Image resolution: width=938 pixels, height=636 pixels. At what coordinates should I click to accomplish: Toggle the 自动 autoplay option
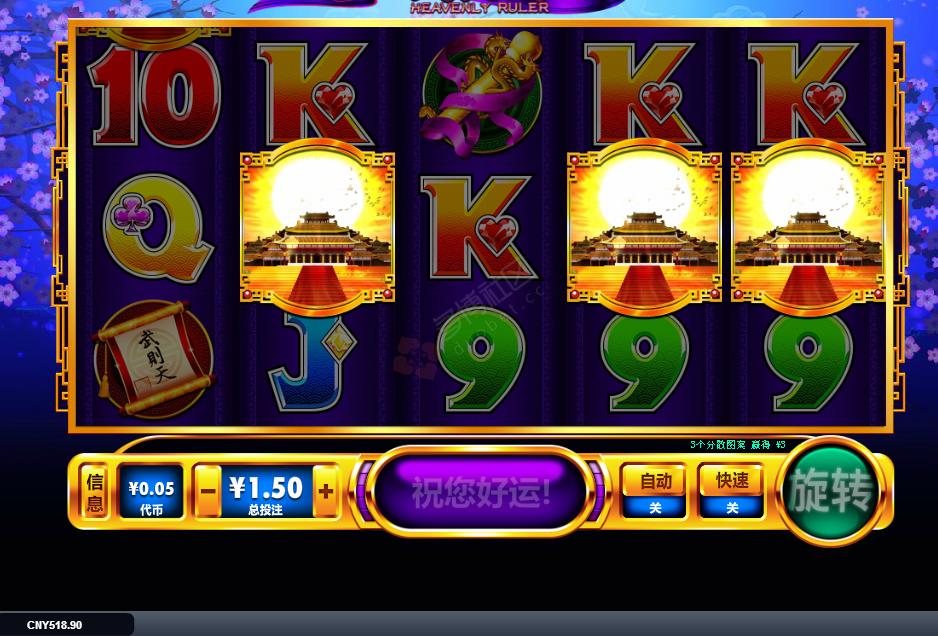(654, 491)
